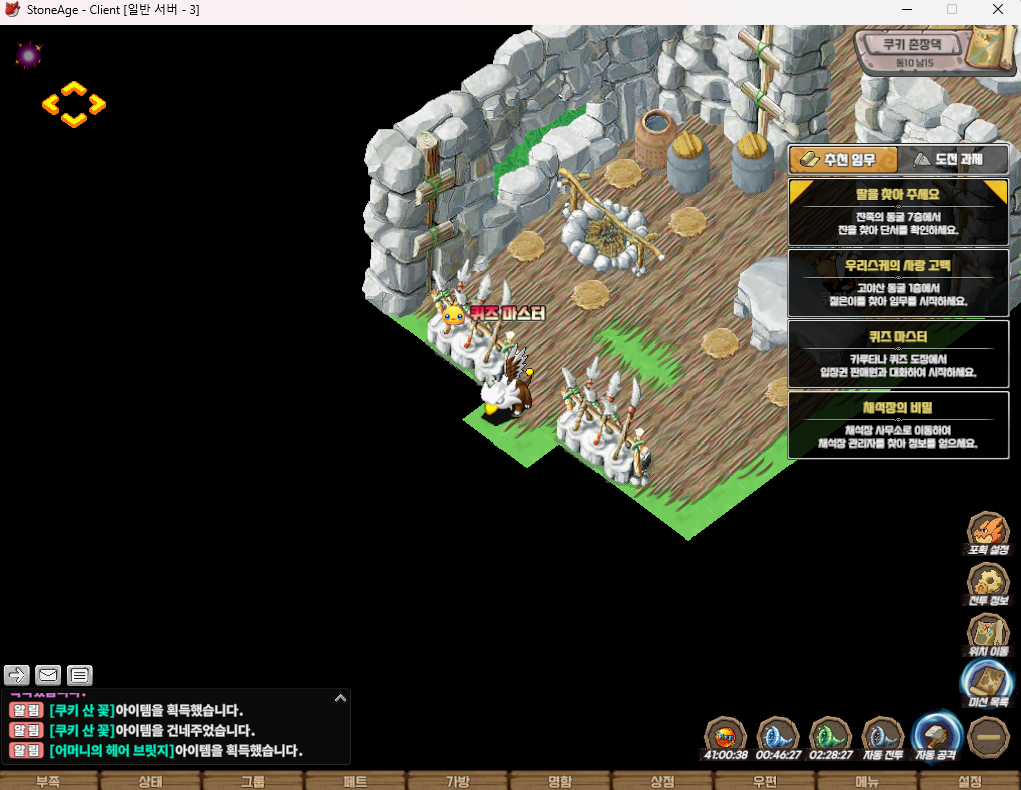
Task: Collapse icons with the minus button
Action: click(x=988, y=737)
